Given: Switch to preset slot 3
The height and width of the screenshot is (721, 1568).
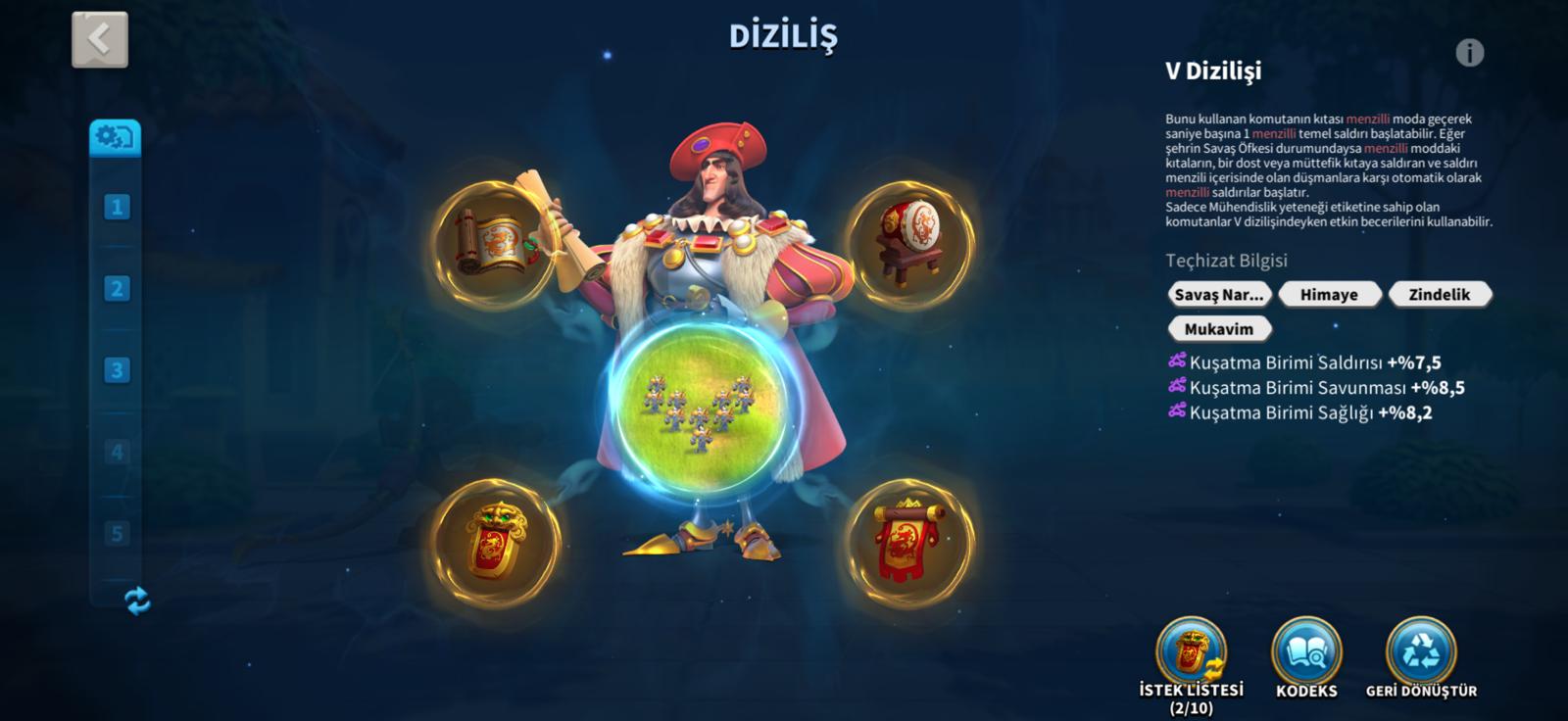Looking at the screenshot, I should click(x=117, y=370).
